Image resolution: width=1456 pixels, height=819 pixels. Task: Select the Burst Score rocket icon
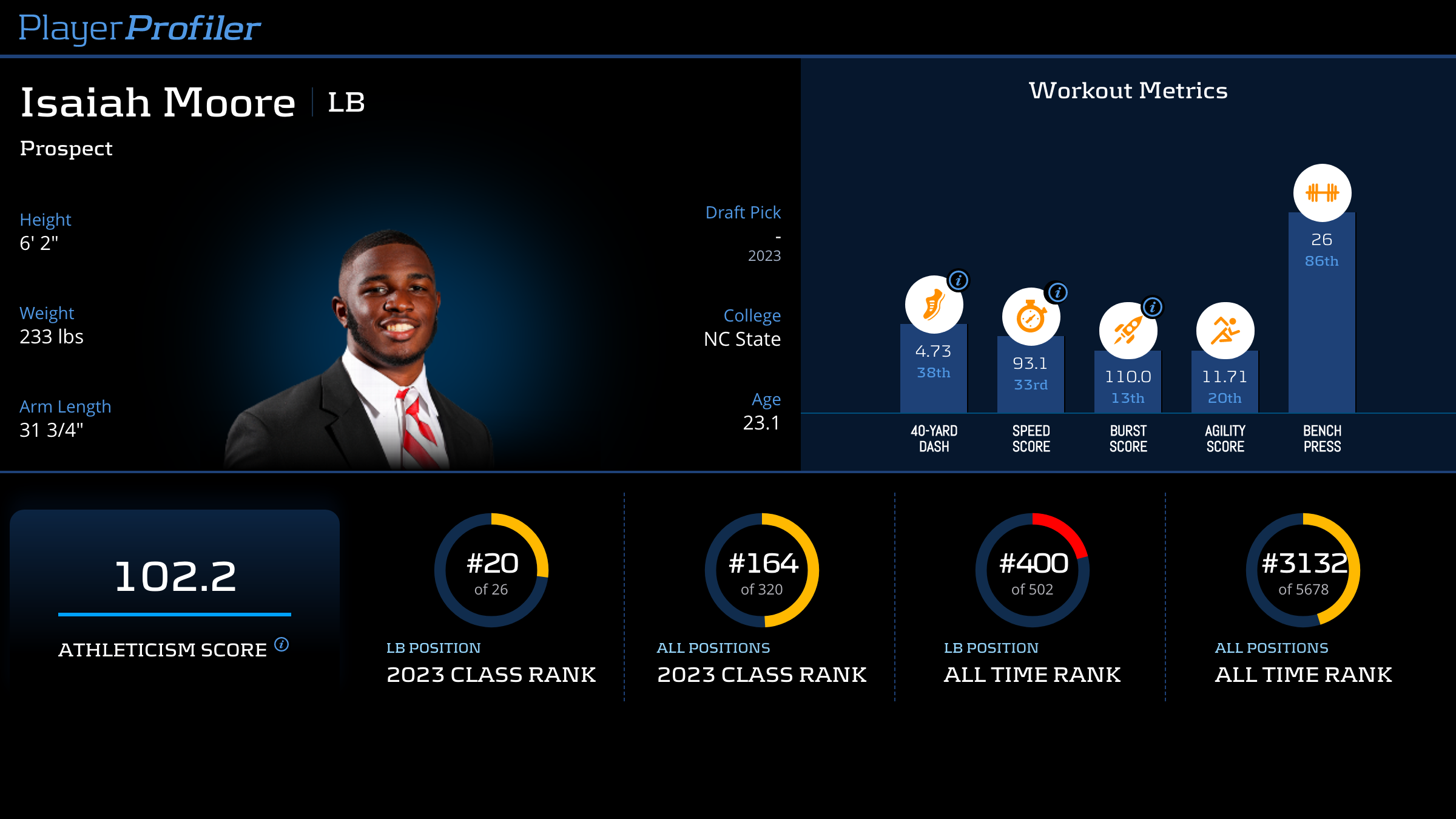[x=1127, y=331]
